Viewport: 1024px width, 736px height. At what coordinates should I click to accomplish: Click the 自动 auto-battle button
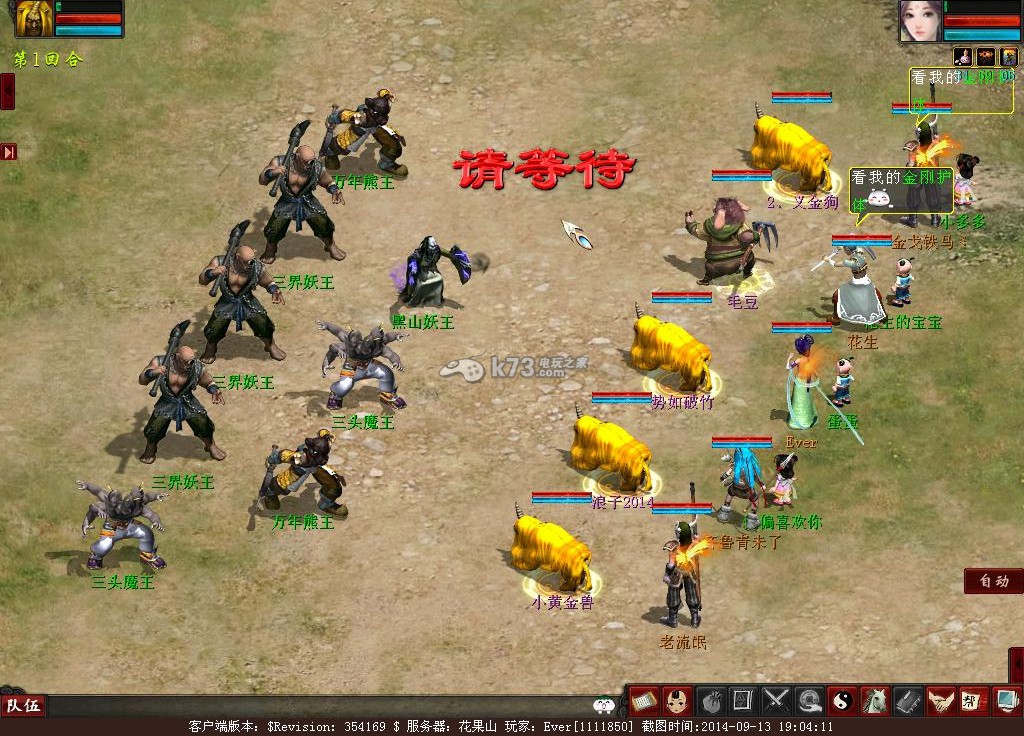[x=993, y=581]
